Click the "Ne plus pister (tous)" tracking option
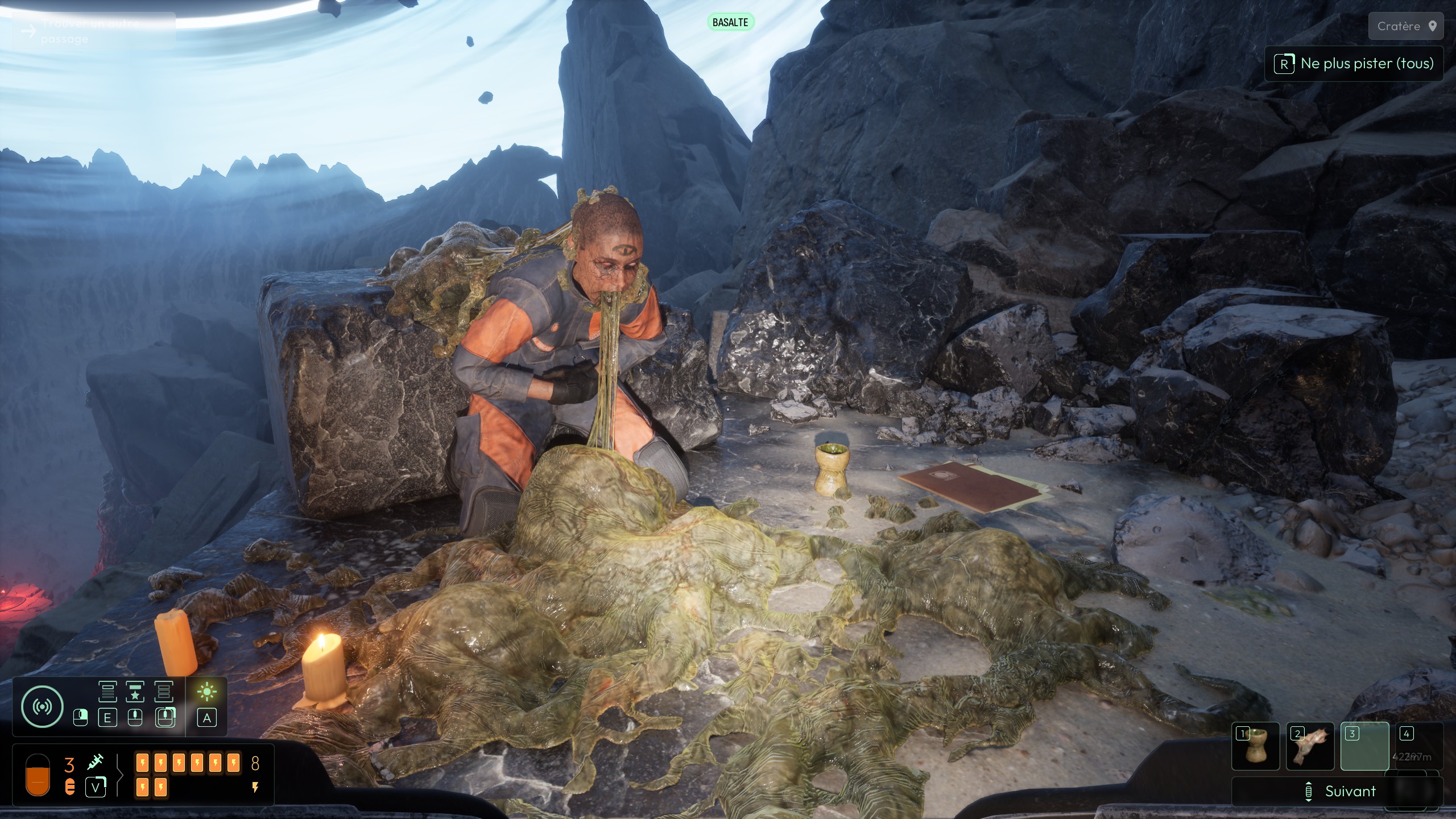The image size is (1456, 819). 1354,64
